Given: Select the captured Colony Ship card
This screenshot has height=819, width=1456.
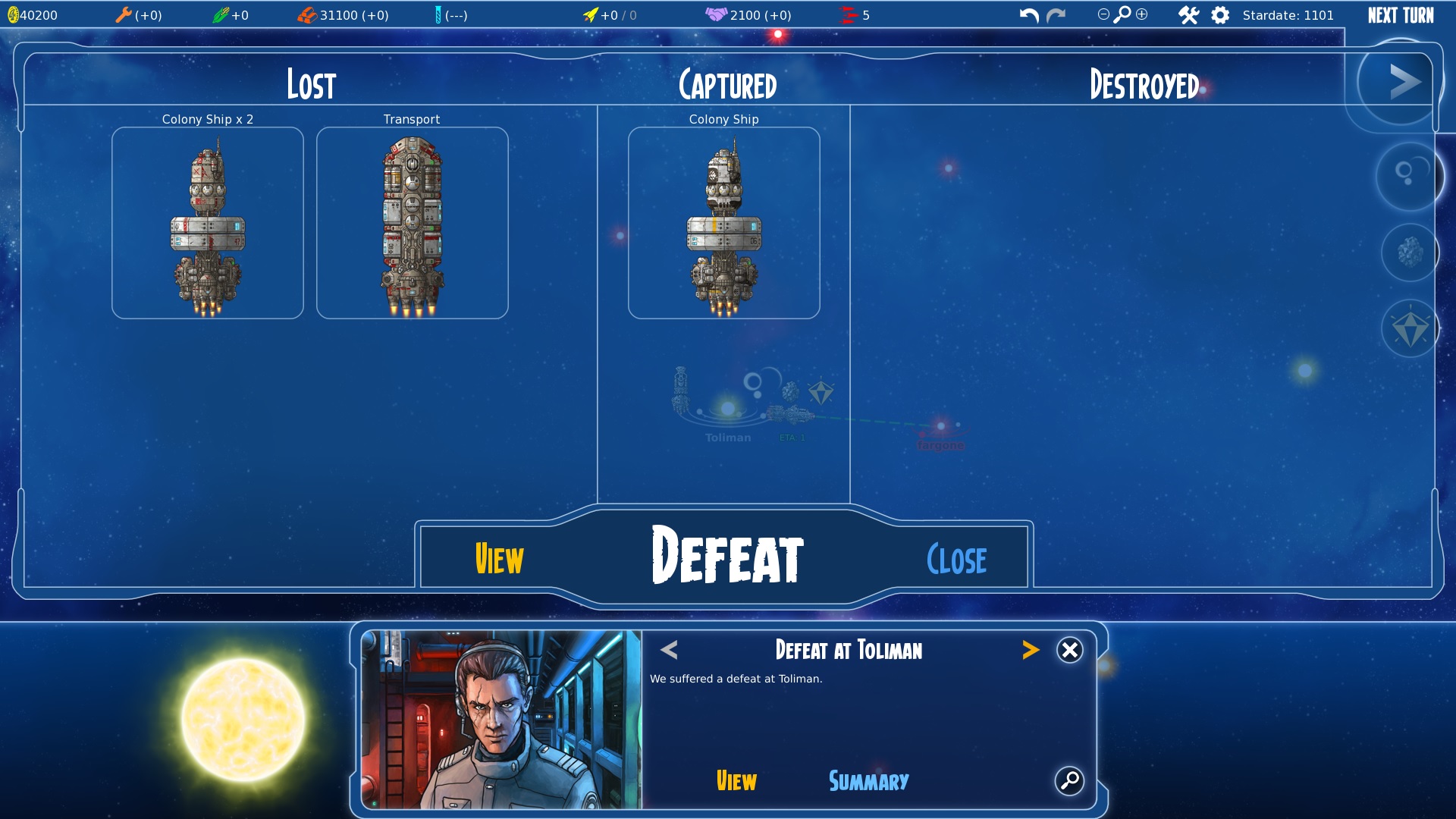Looking at the screenshot, I should (723, 223).
